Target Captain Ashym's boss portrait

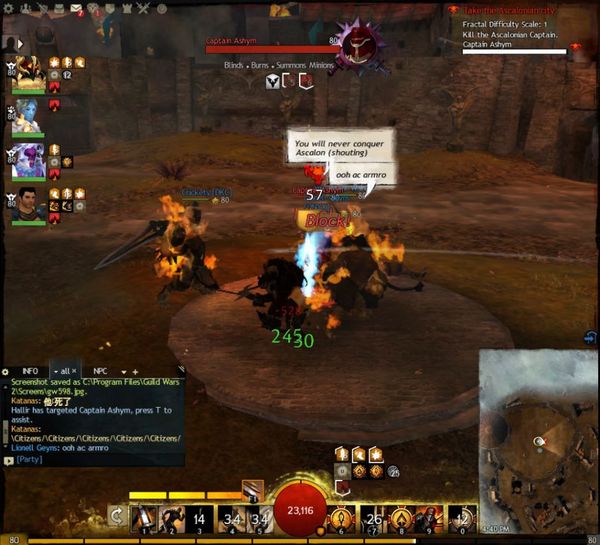click(x=356, y=46)
